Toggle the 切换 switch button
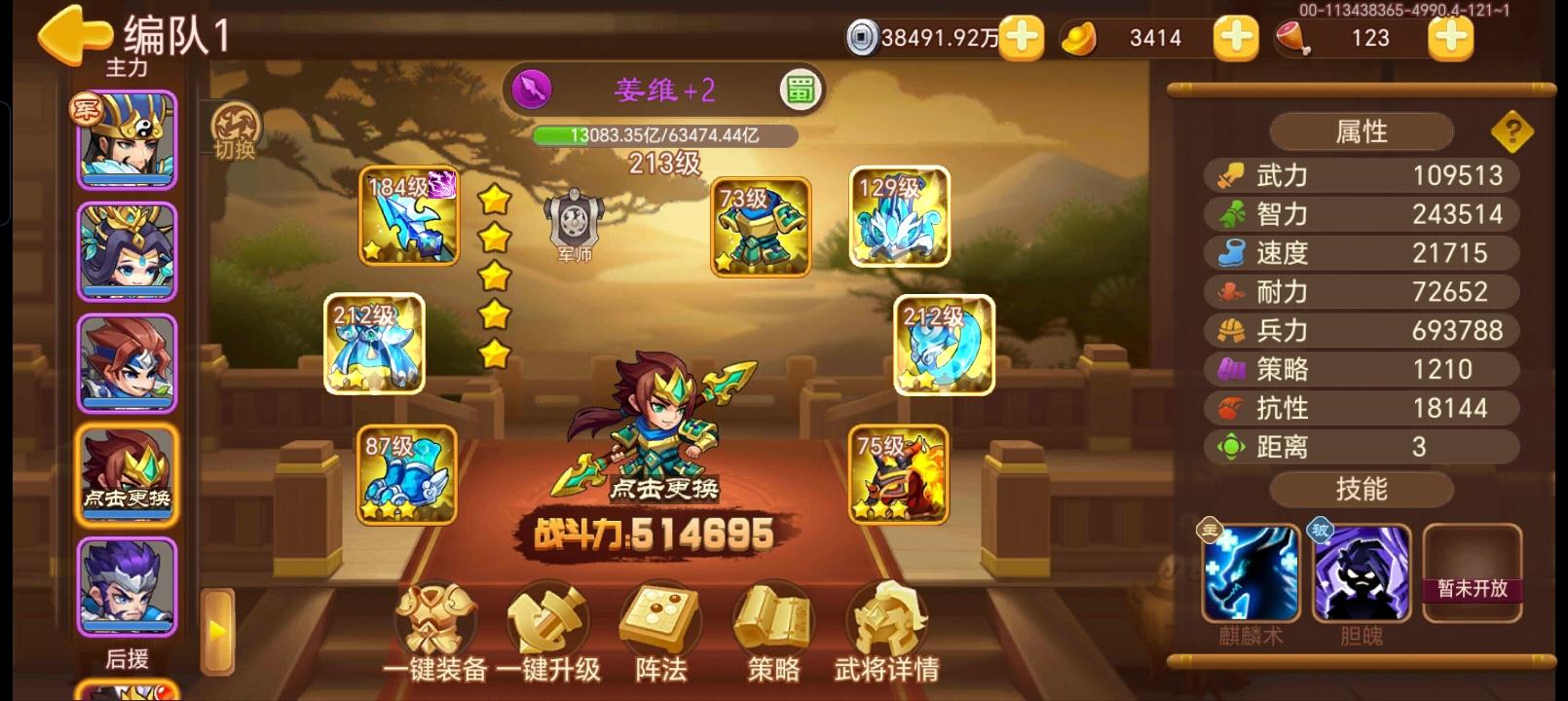1568x701 pixels. 237,131
